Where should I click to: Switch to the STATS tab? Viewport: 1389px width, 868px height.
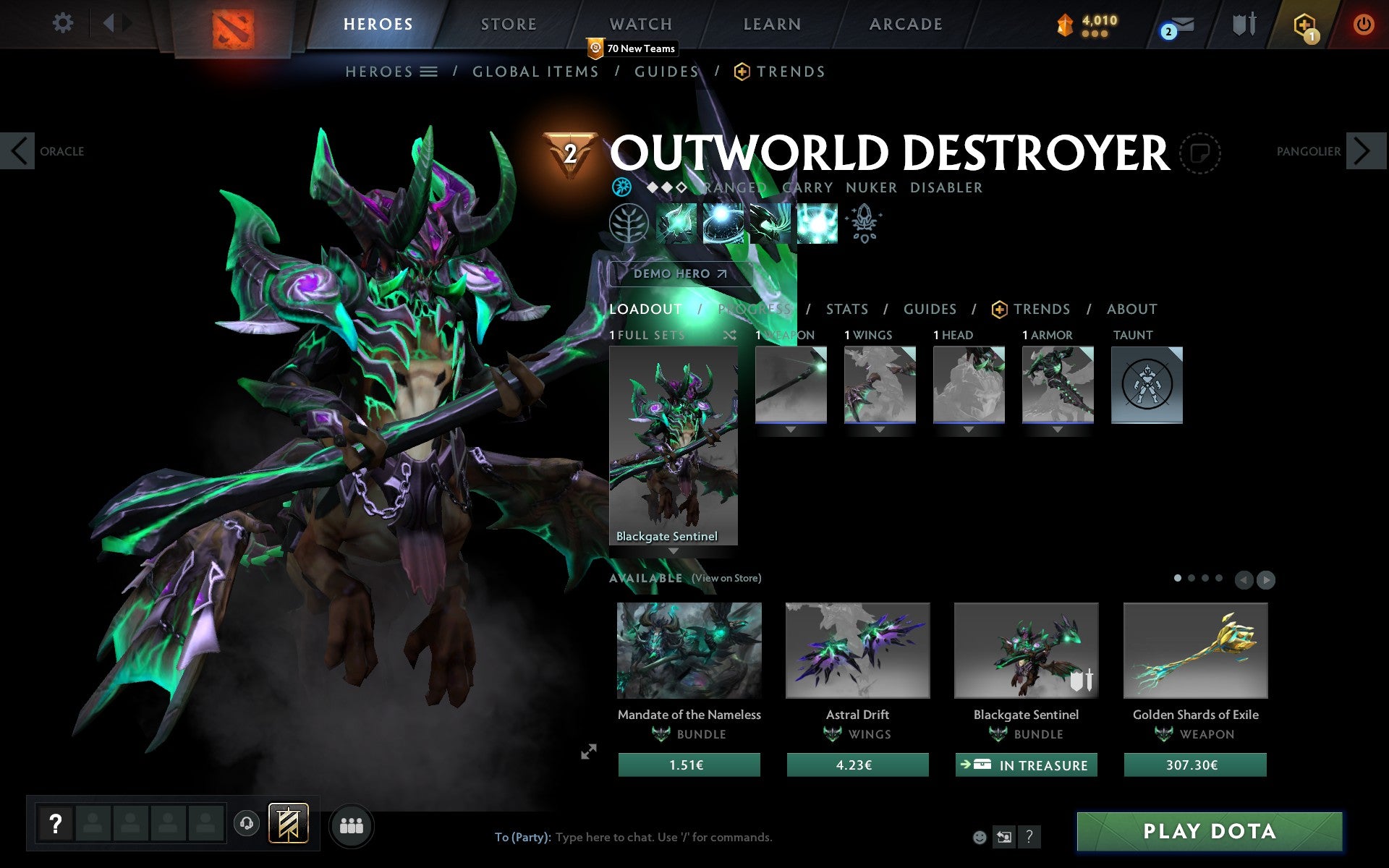(846, 309)
